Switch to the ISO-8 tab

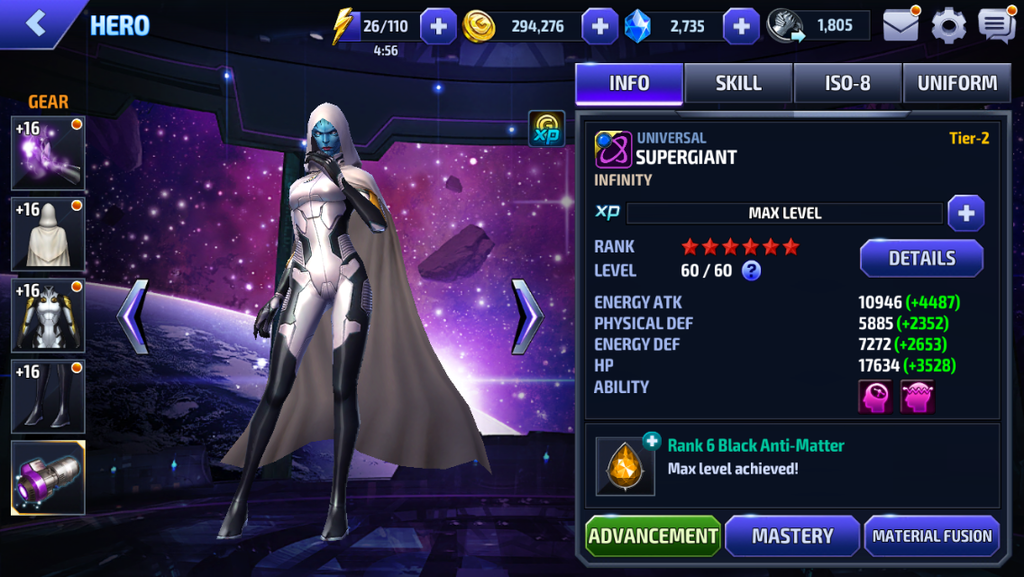click(x=848, y=84)
